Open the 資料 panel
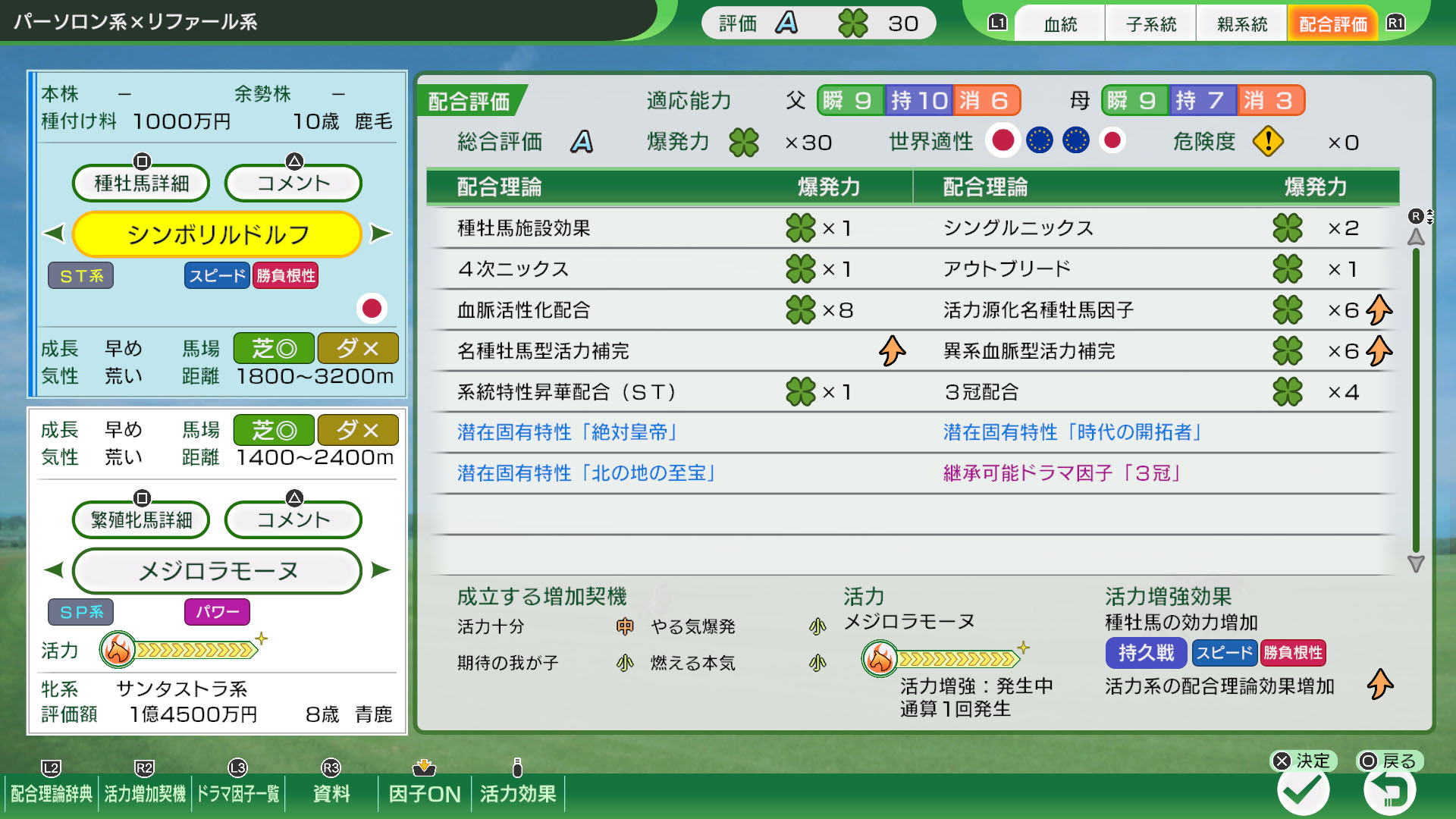The image size is (1456, 819). 329,794
